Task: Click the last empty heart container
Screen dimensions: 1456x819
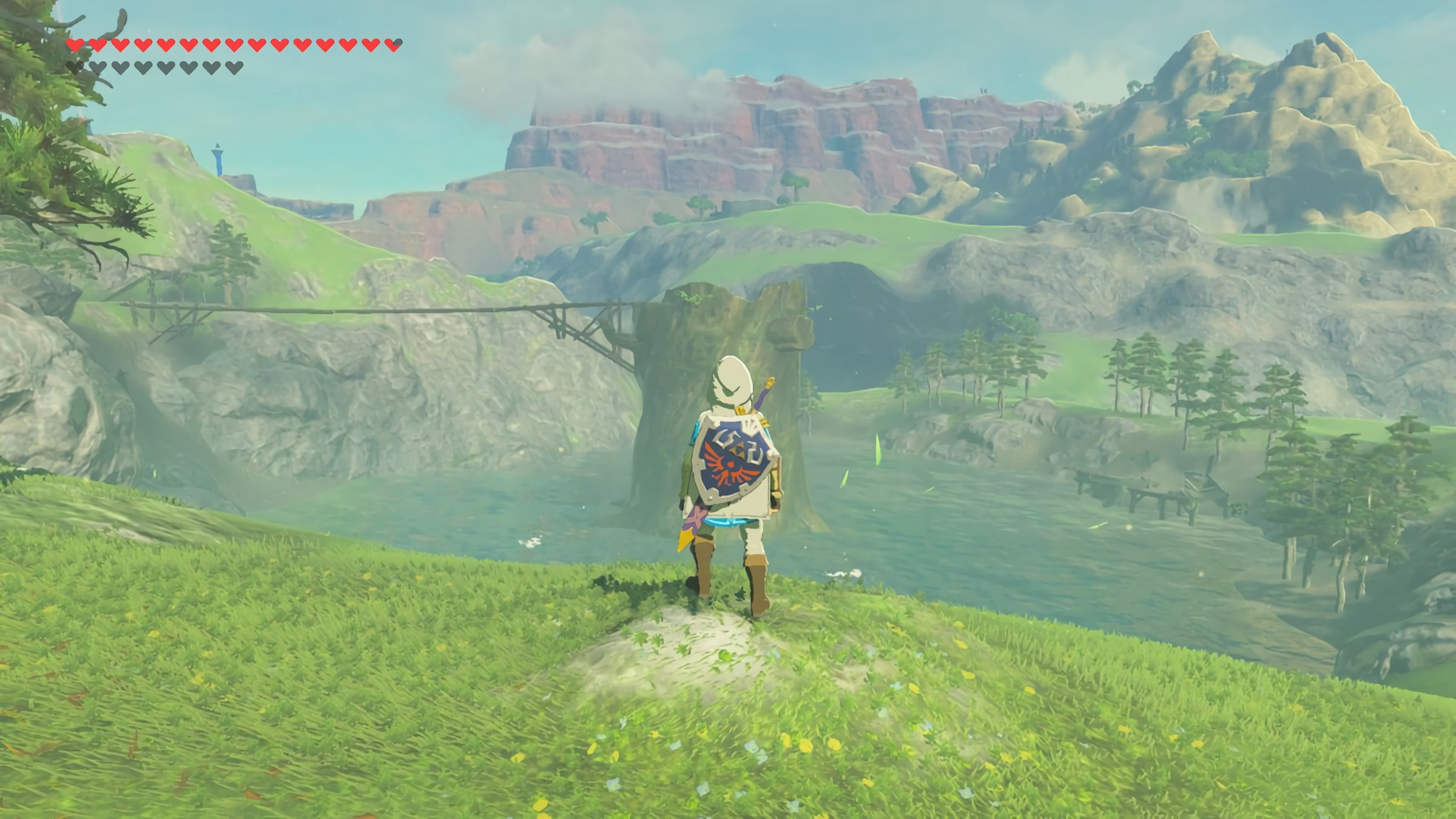Action: [233, 69]
